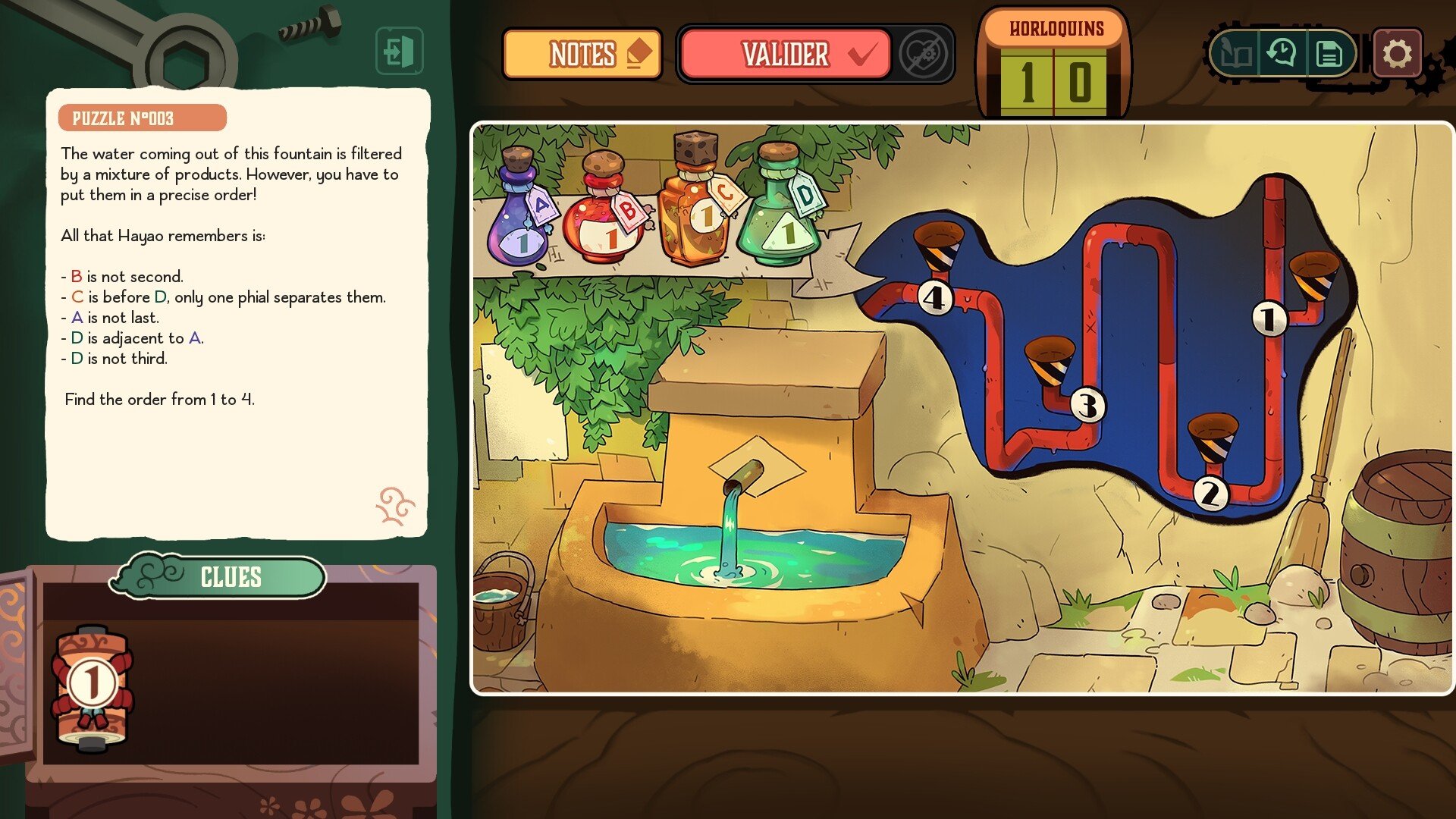Reveal clue canister number 1
Screen dimensions: 1456x819
pyautogui.click(x=93, y=686)
